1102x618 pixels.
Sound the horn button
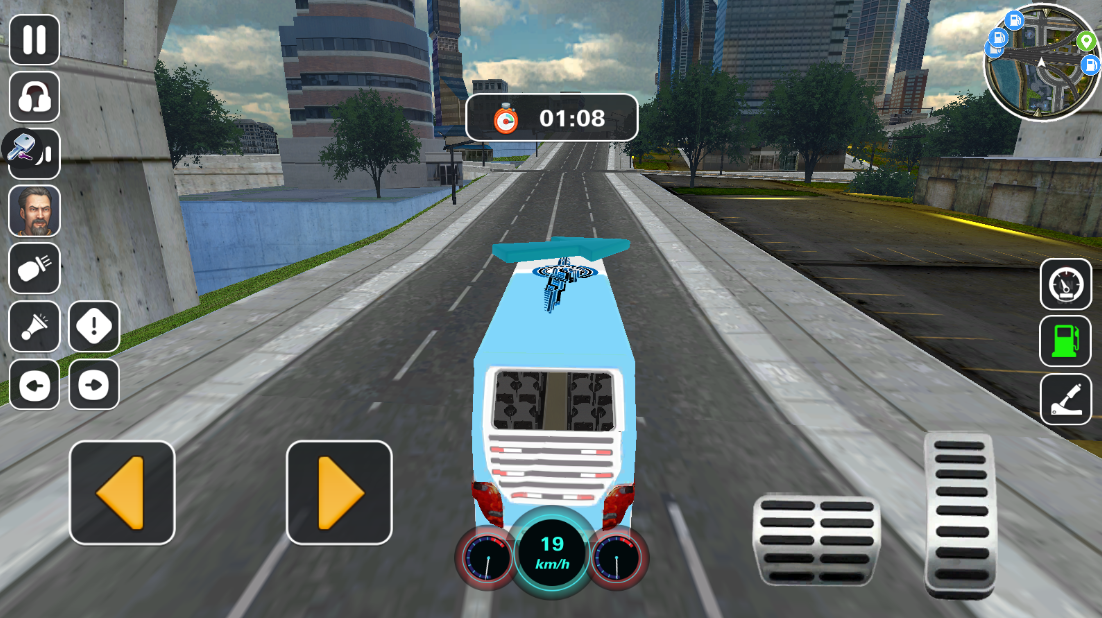coord(34,327)
